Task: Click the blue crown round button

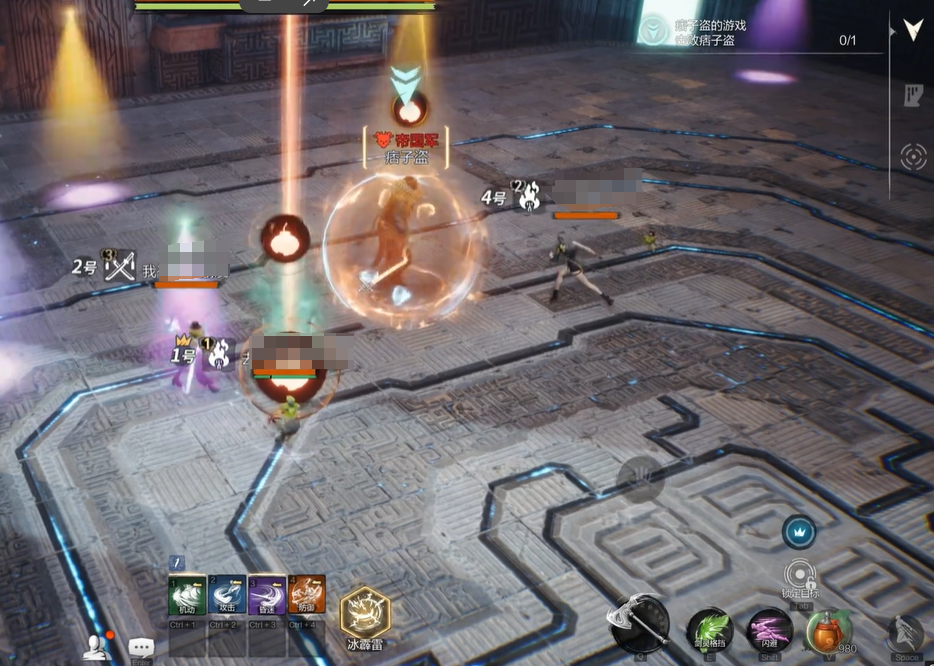Action: click(799, 531)
